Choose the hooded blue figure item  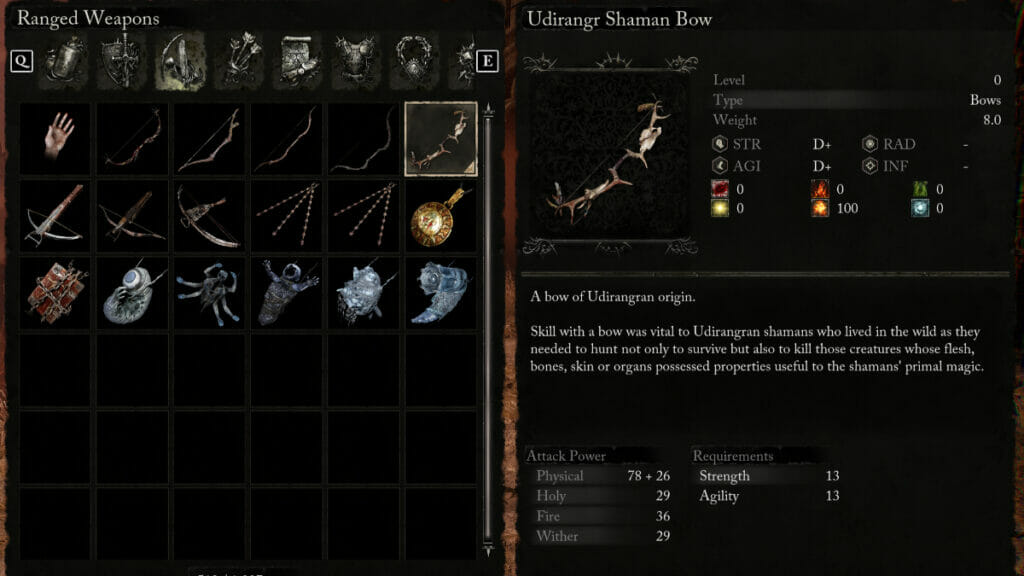click(x=286, y=293)
